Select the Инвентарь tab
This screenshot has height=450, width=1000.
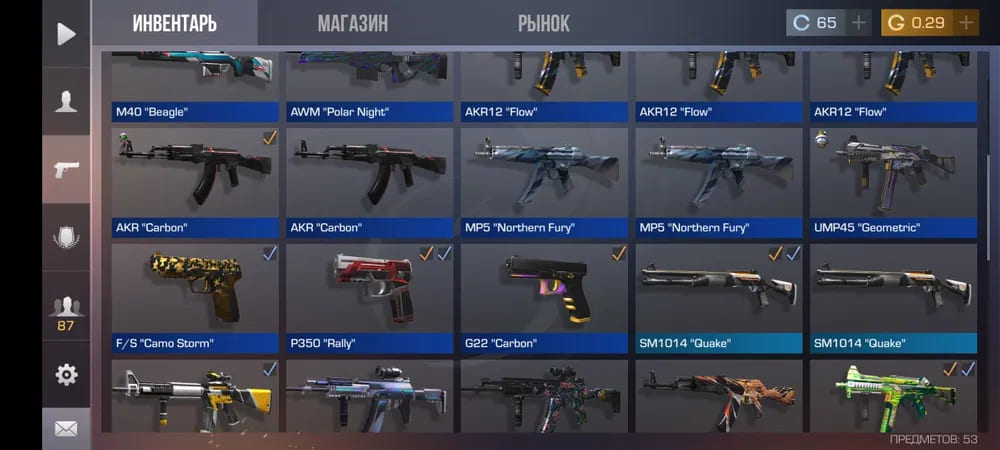pyautogui.click(x=174, y=23)
